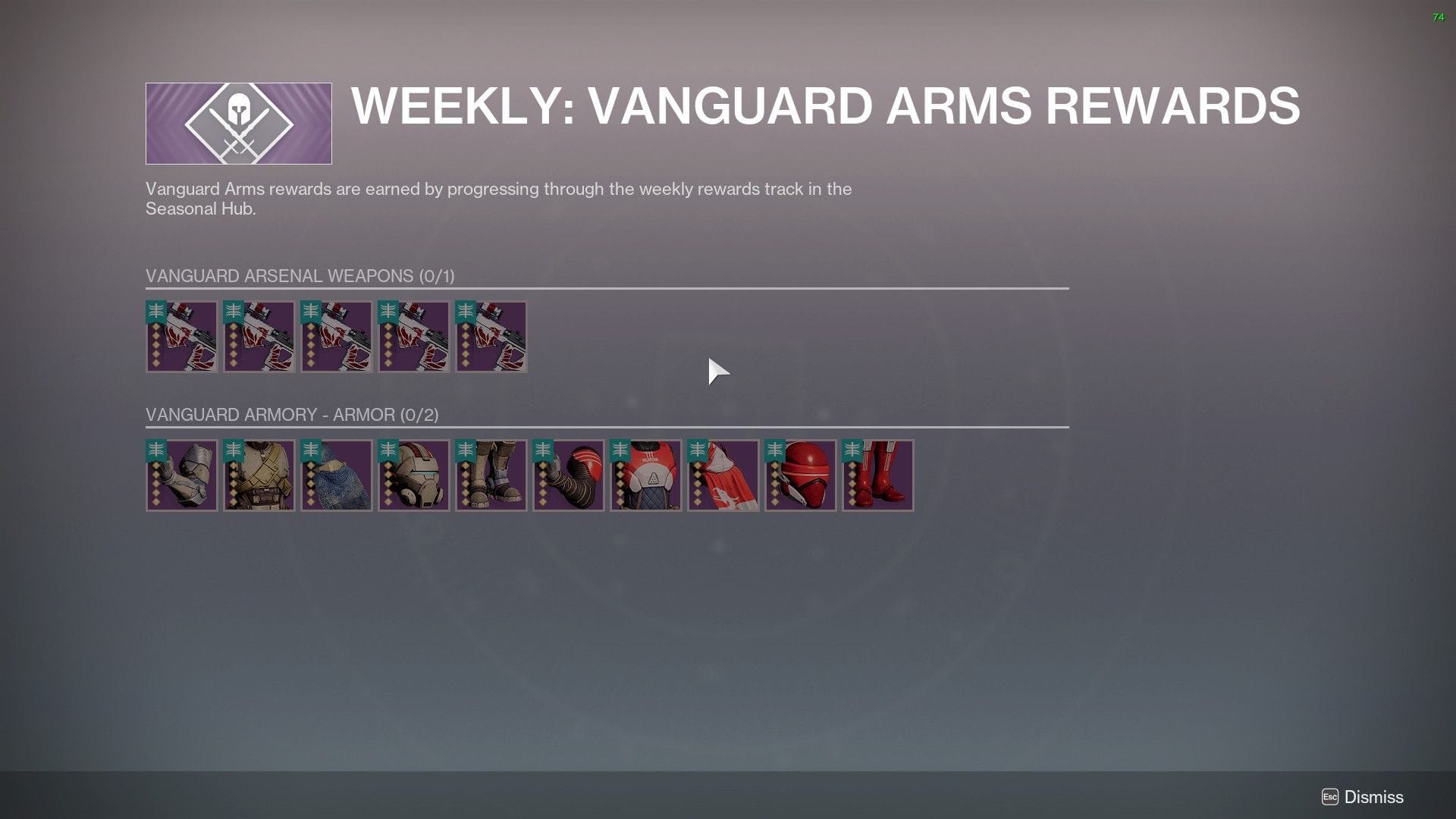Select the blue hooded Hunter cloak
This screenshot has height=819, width=1456.
point(336,475)
